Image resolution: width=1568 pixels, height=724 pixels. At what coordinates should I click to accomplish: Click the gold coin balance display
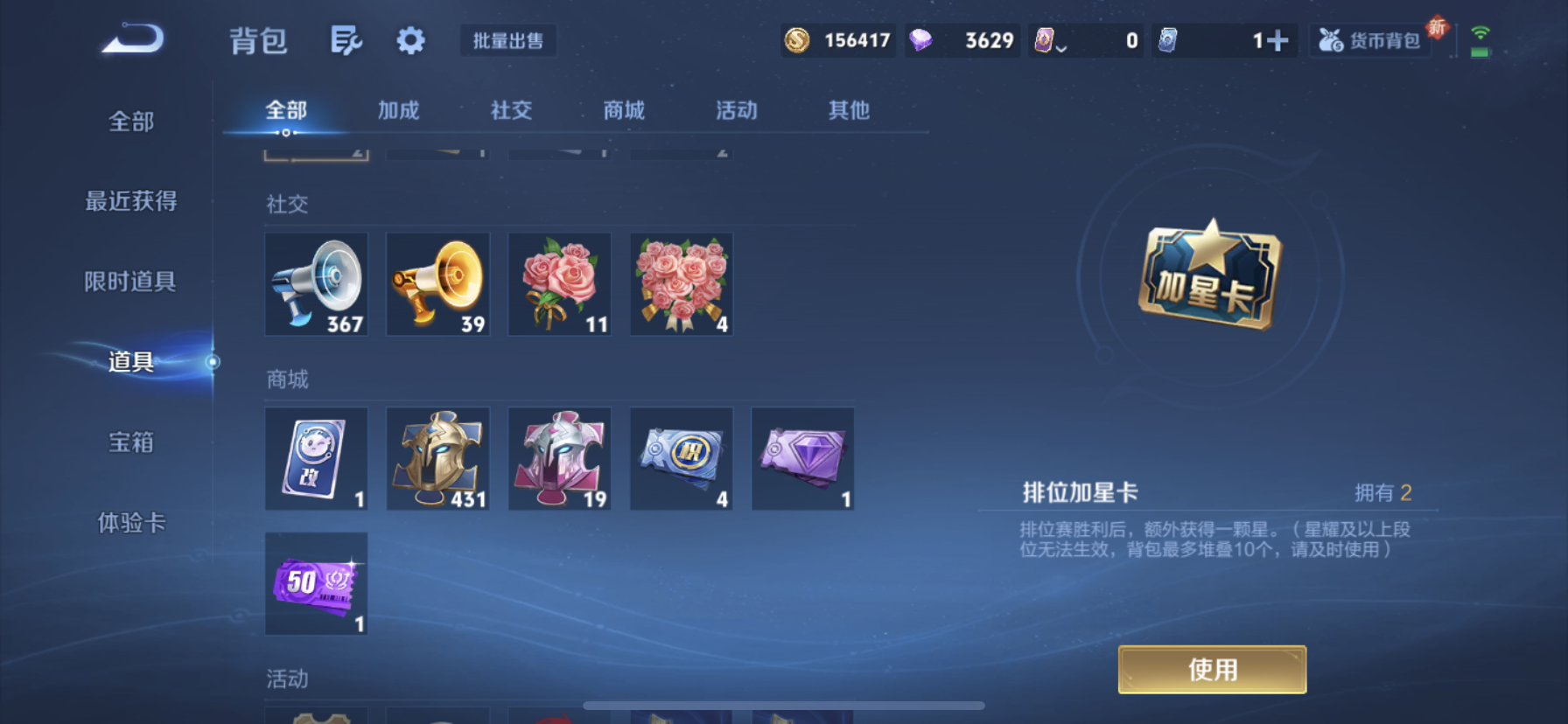(837, 39)
